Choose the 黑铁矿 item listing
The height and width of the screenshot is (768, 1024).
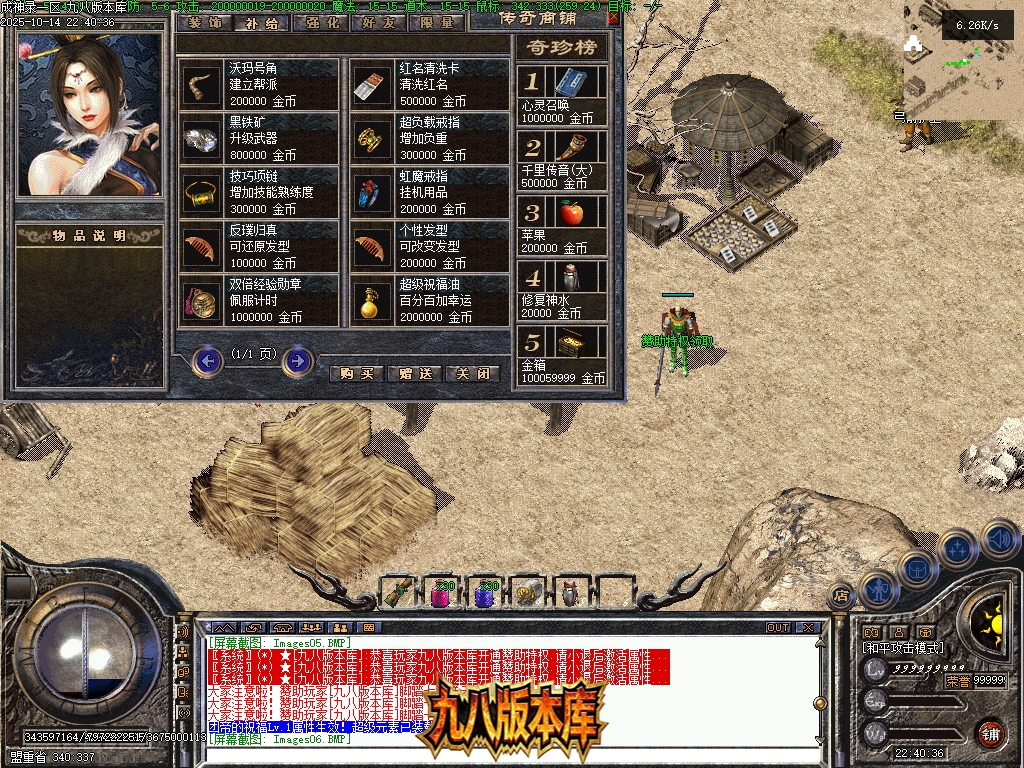pyautogui.click(x=259, y=138)
